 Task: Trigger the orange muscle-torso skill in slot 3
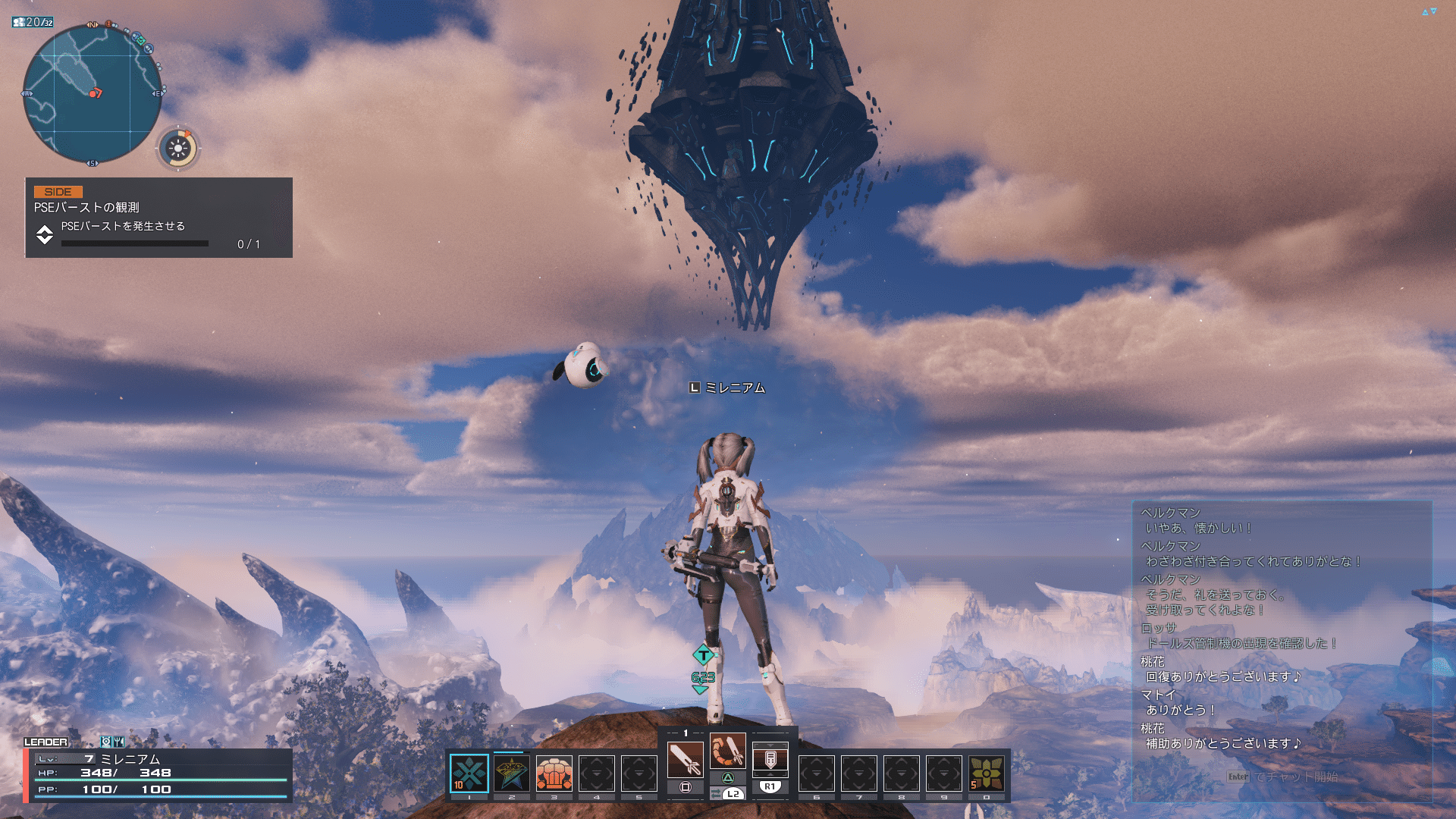pos(554,773)
